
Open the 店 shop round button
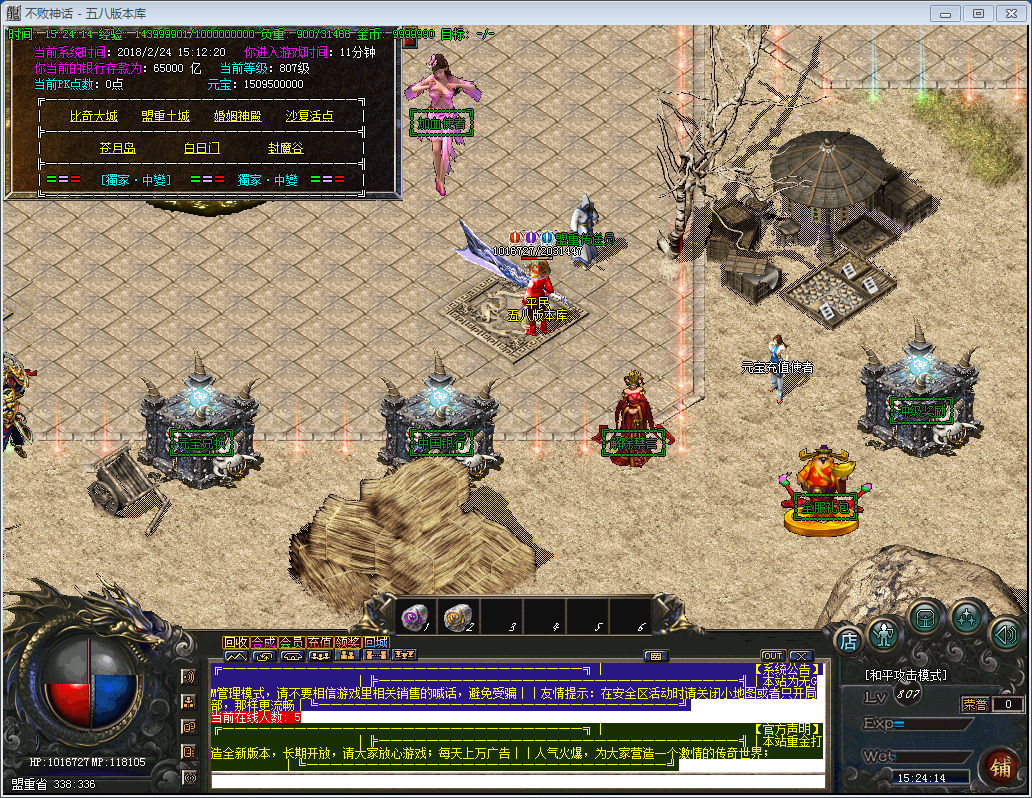(849, 639)
